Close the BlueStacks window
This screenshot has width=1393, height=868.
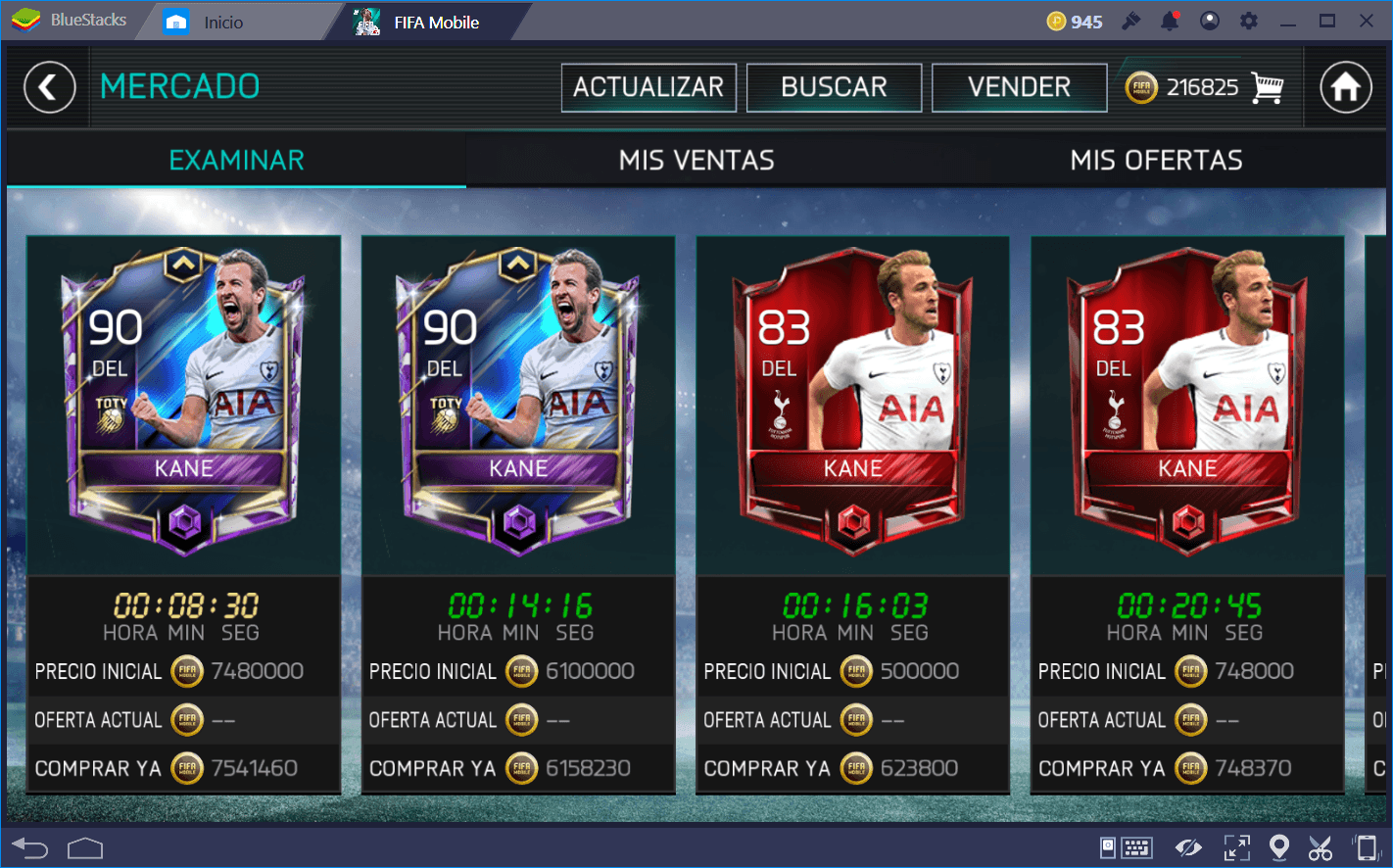1367,21
